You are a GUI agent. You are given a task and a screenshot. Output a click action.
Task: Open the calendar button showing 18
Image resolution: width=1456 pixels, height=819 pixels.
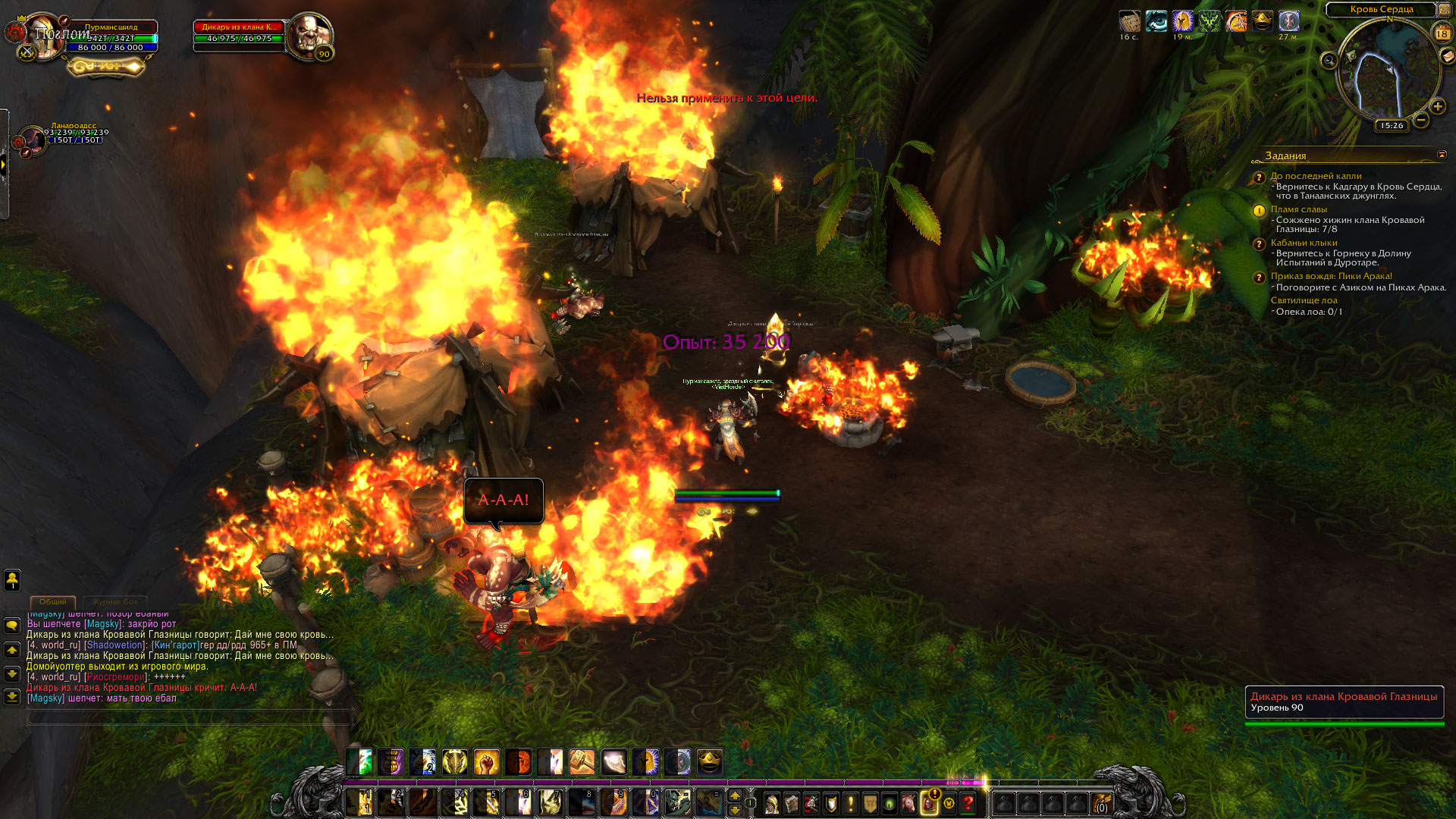tap(1442, 33)
